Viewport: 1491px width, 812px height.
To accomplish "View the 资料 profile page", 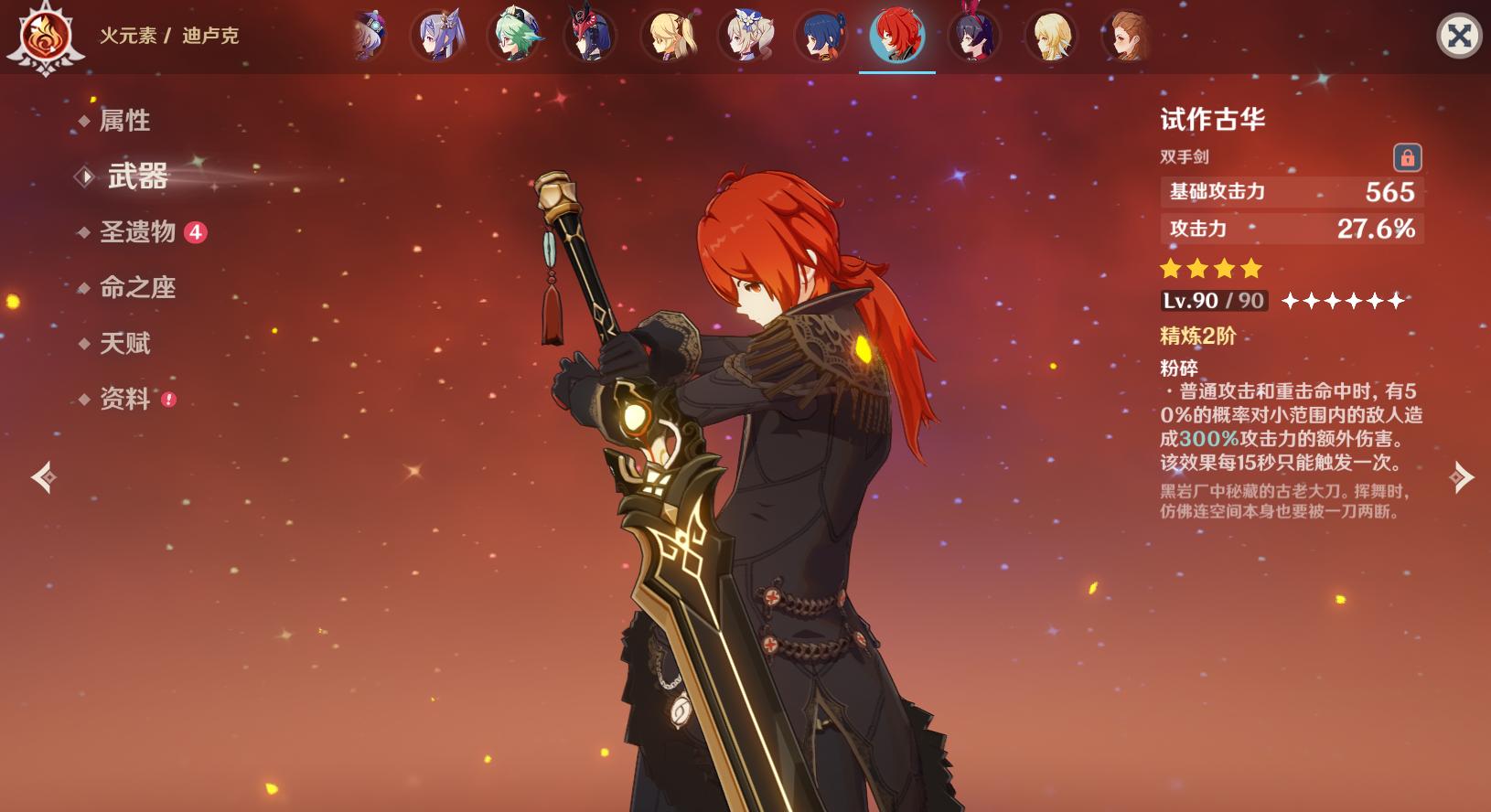I will coord(124,400).
